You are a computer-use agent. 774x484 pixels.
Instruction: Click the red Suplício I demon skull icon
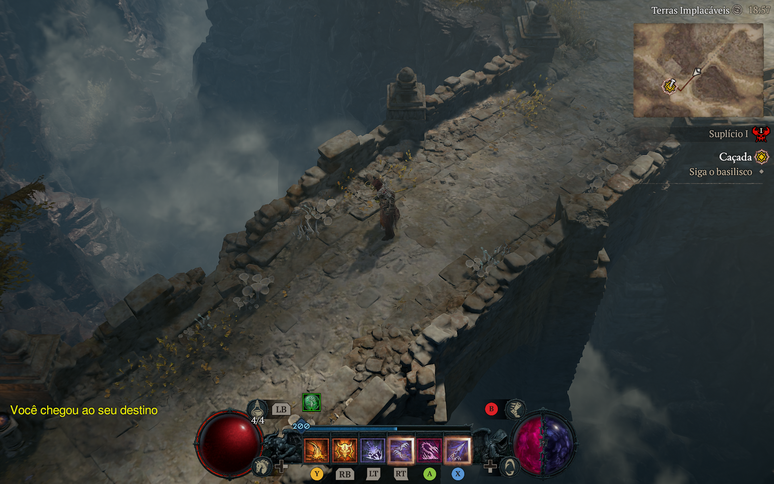click(x=761, y=133)
